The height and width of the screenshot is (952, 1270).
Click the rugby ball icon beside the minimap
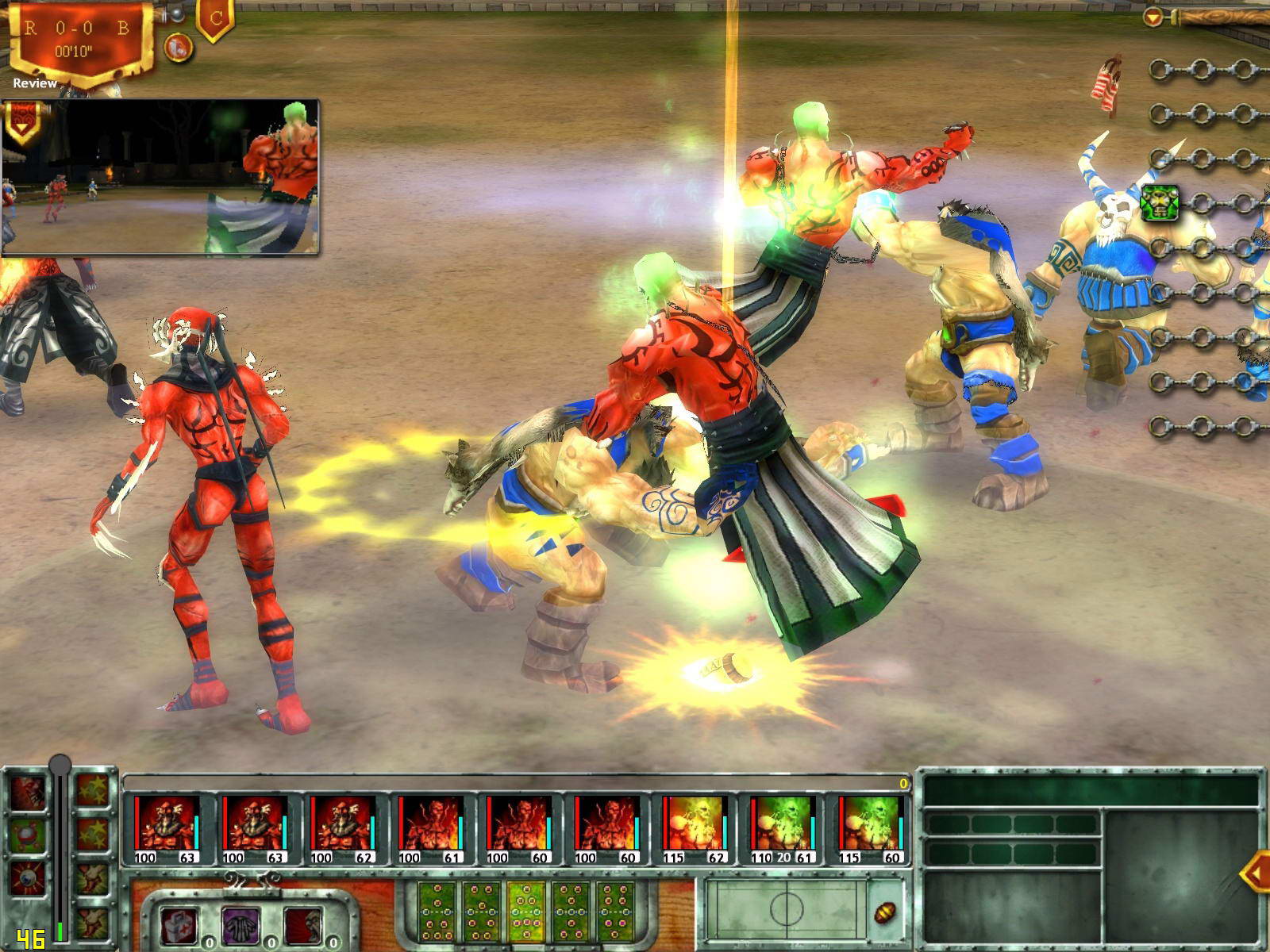coord(885,913)
